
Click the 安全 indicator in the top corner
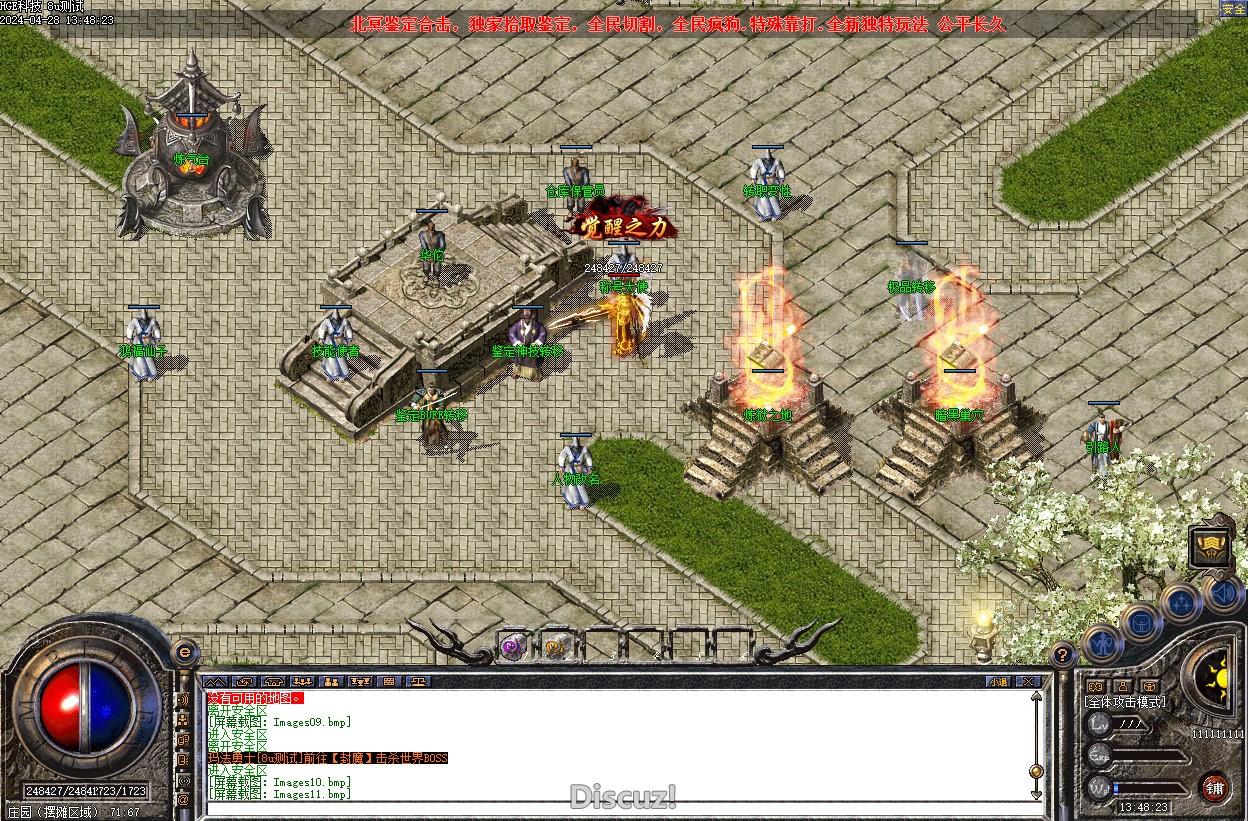pyautogui.click(x=1233, y=9)
